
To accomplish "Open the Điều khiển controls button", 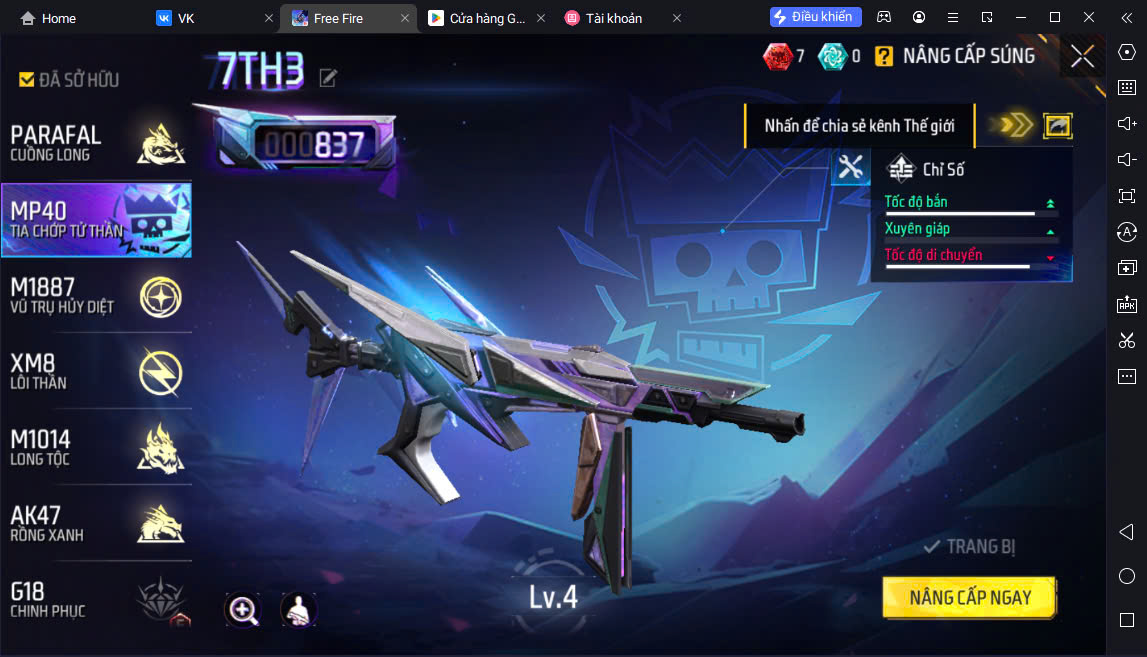I will pos(813,17).
